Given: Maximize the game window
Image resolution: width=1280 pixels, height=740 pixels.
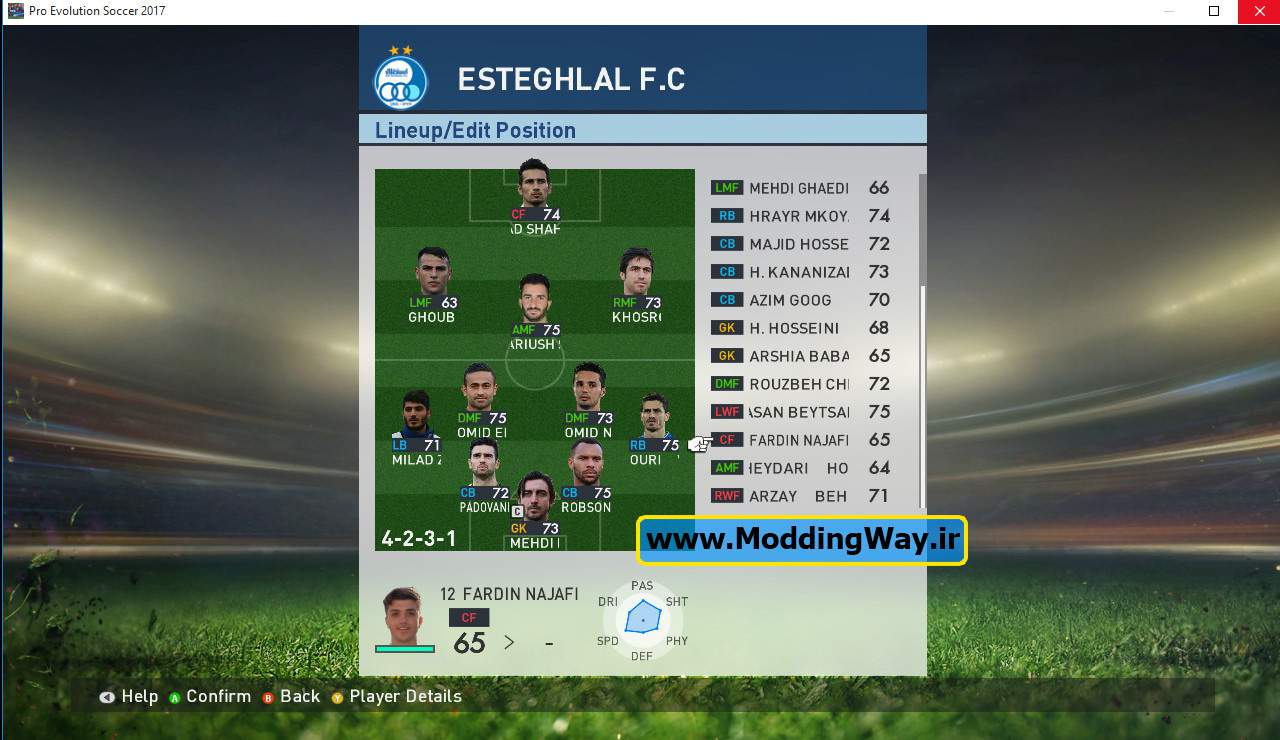Looking at the screenshot, I should pos(1214,11).
